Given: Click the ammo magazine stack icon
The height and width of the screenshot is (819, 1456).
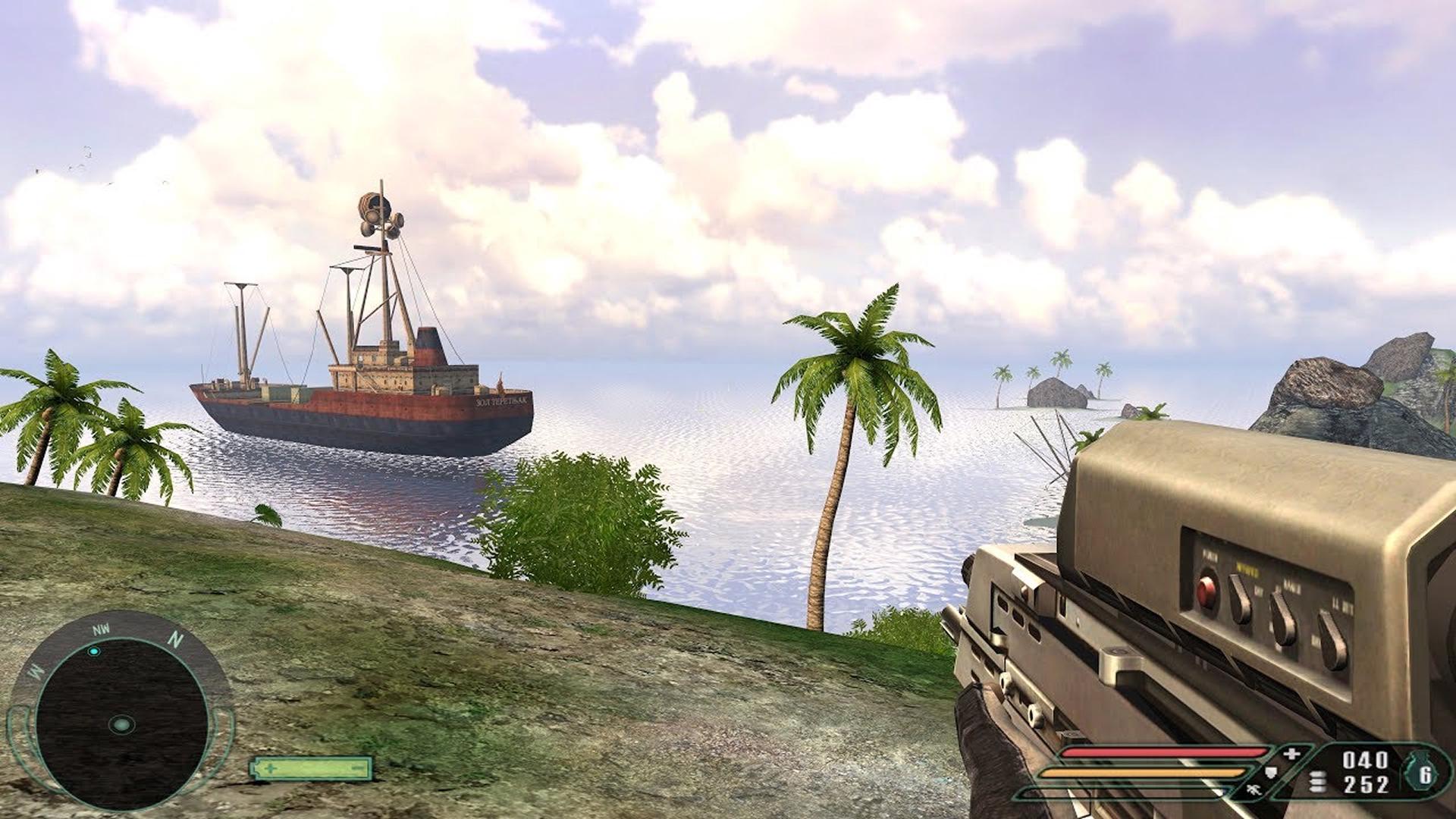Looking at the screenshot, I should pyautogui.click(x=1319, y=780).
